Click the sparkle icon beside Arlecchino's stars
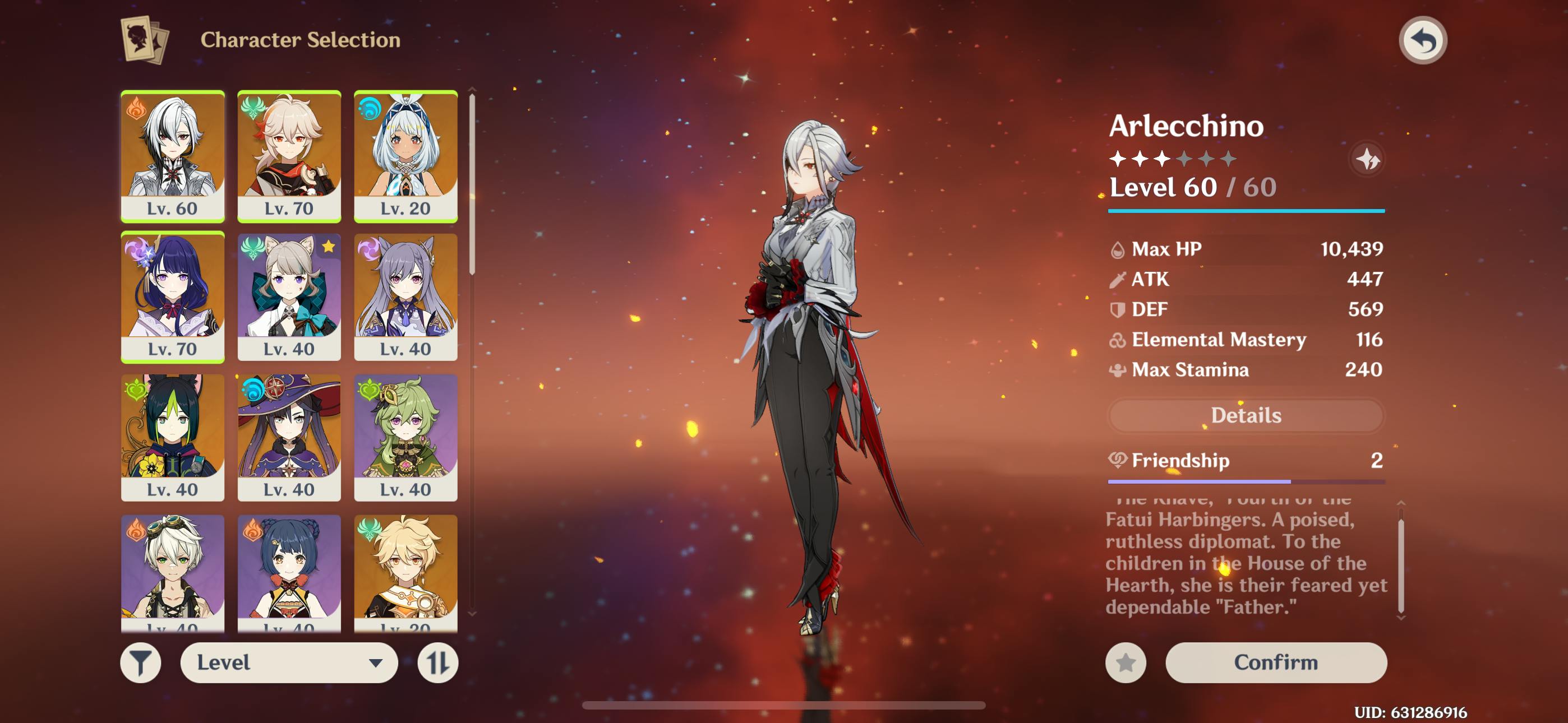1568x723 pixels. click(1367, 159)
